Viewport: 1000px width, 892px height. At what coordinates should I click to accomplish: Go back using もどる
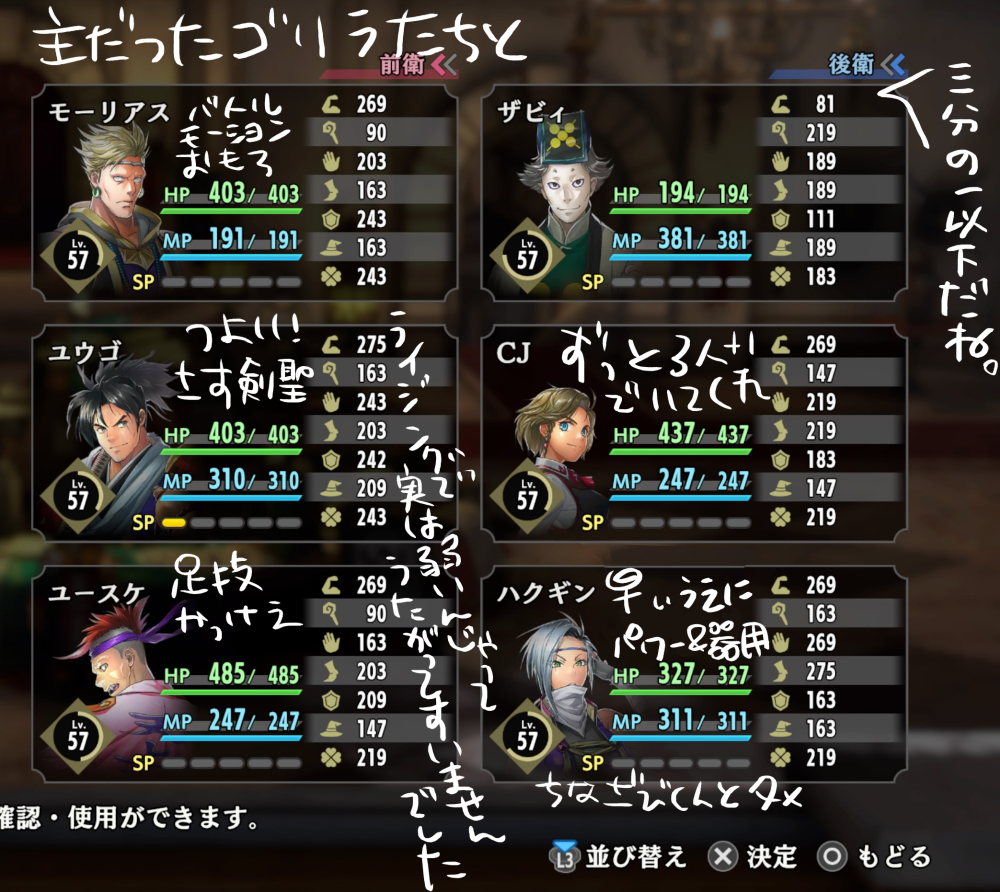pyautogui.click(x=876, y=857)
